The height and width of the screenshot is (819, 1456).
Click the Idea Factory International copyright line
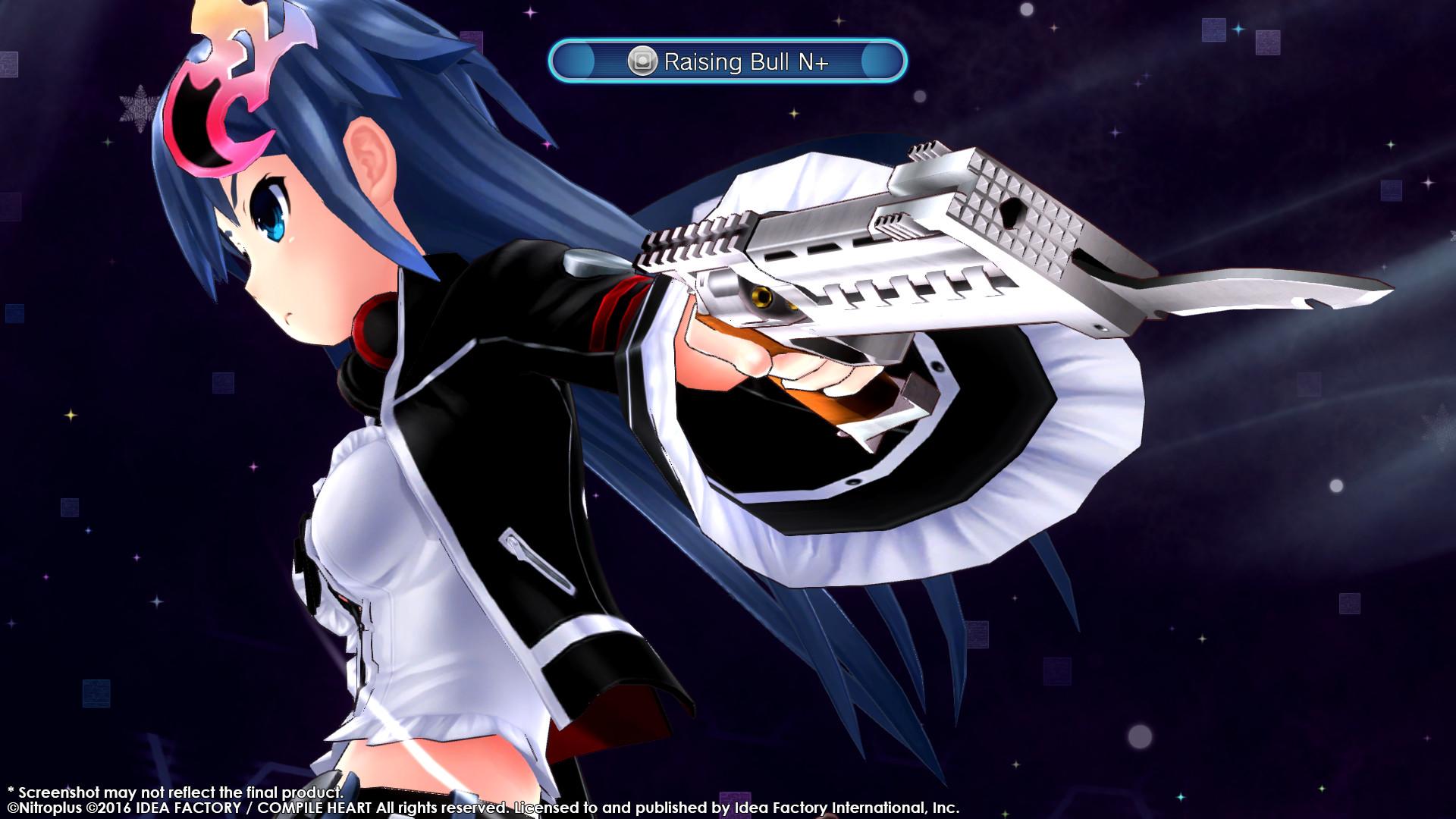point(485,805)
